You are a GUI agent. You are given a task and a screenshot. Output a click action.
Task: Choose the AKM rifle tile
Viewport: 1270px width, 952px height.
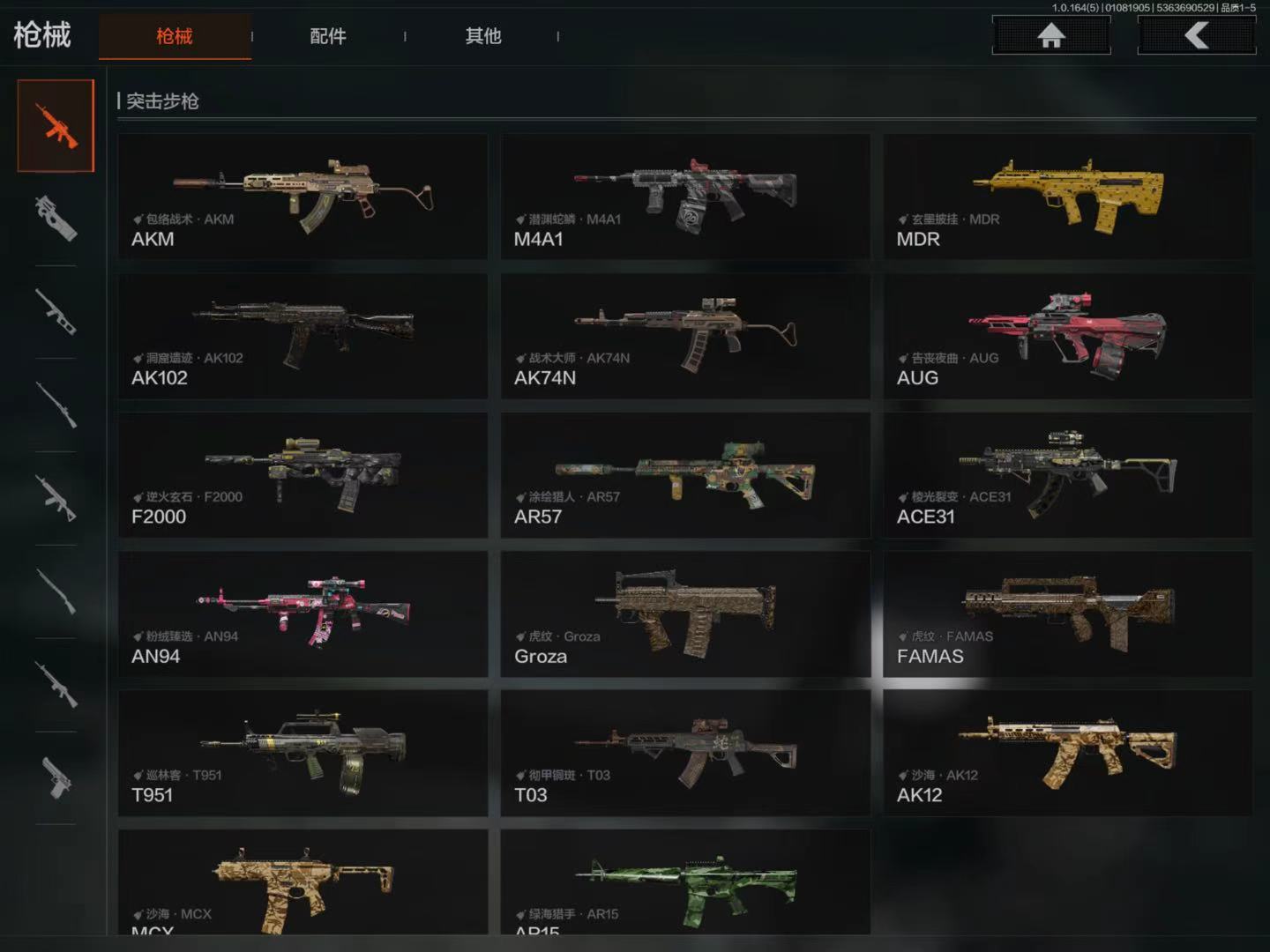(x=303, y=197)
